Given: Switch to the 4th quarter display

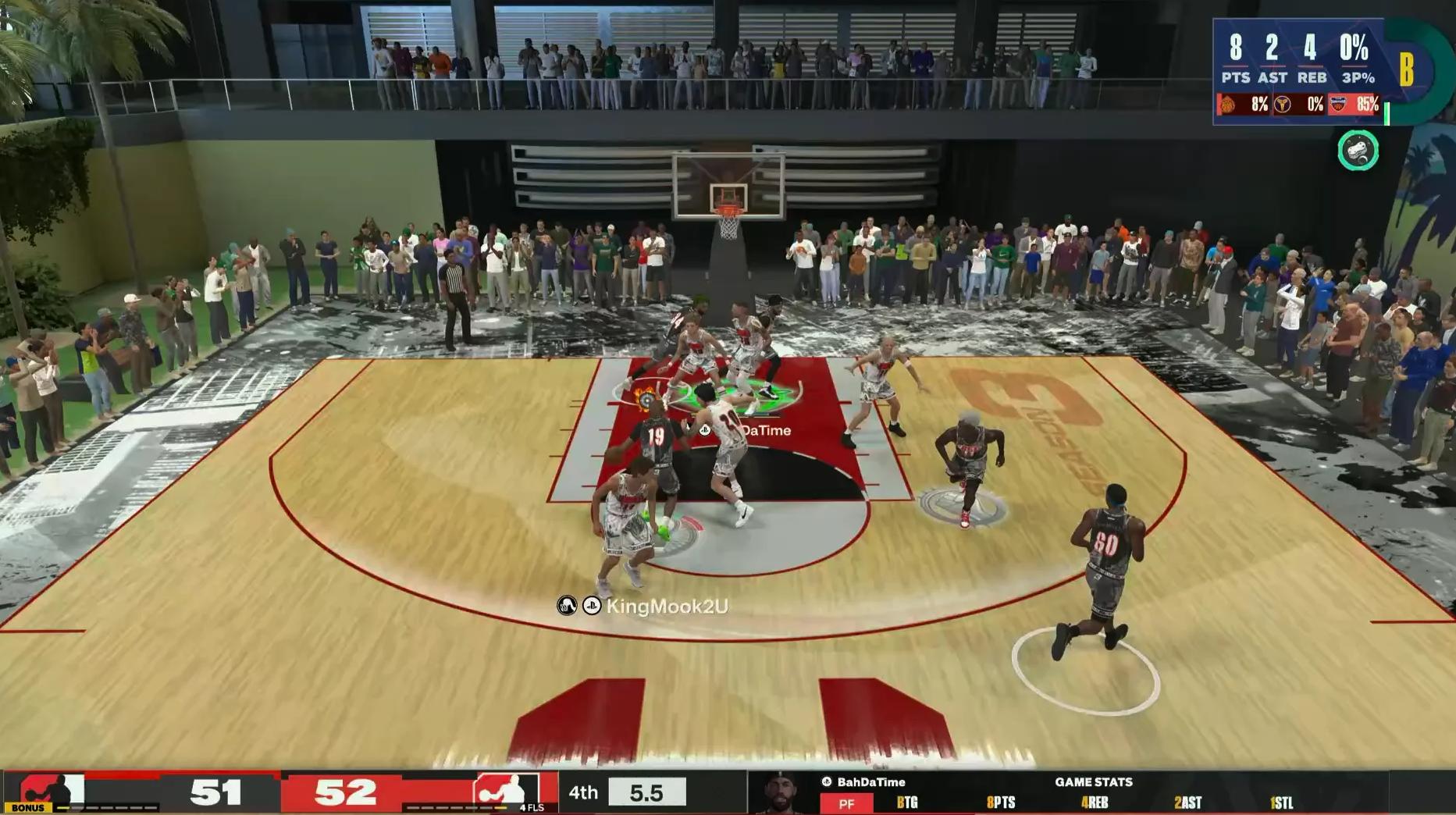Looking at the screenshot, I should click(x=584, y=791).
